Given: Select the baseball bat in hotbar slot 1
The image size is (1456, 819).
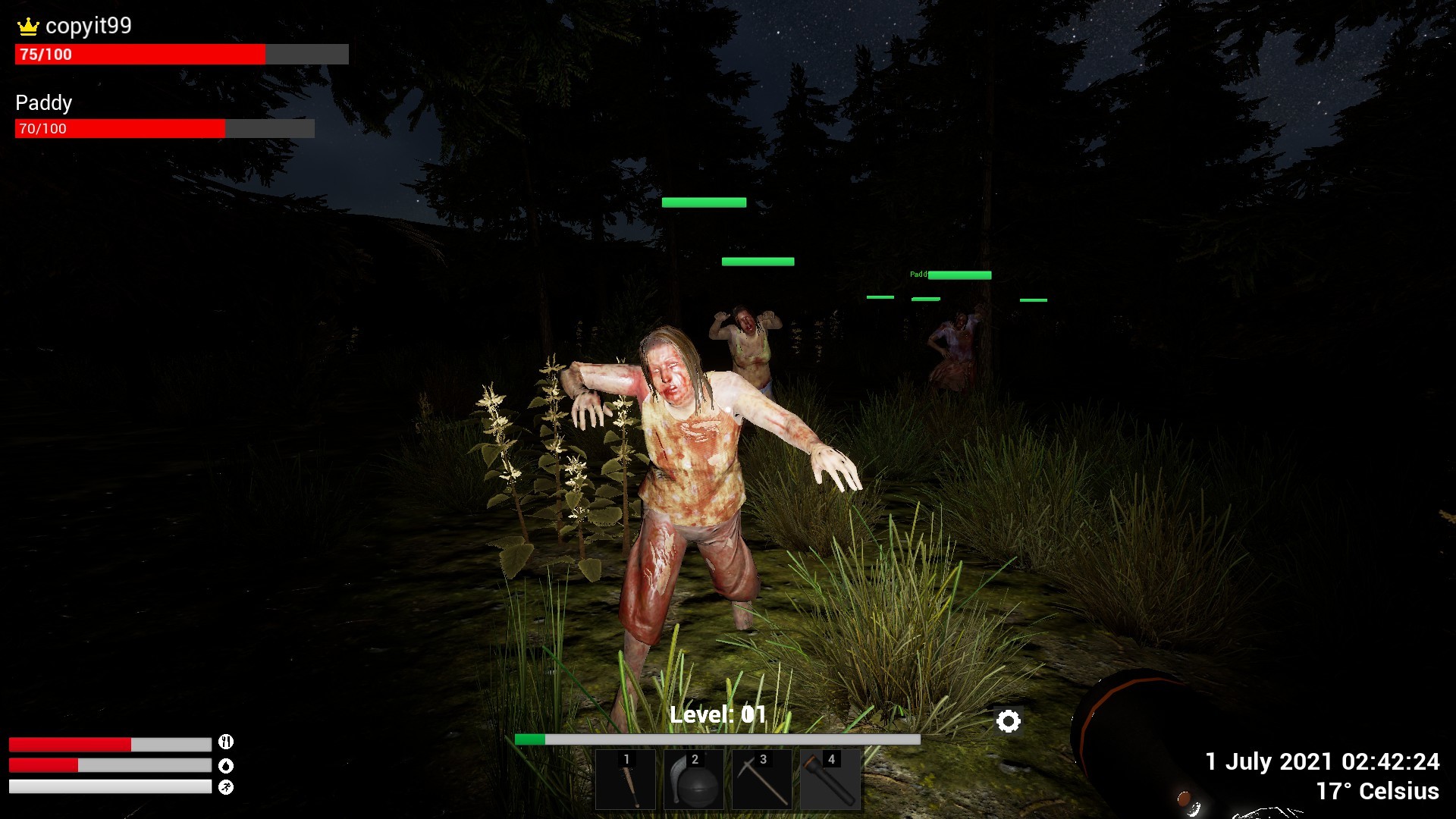Looking at the screenshot, I should coord(626,781).
